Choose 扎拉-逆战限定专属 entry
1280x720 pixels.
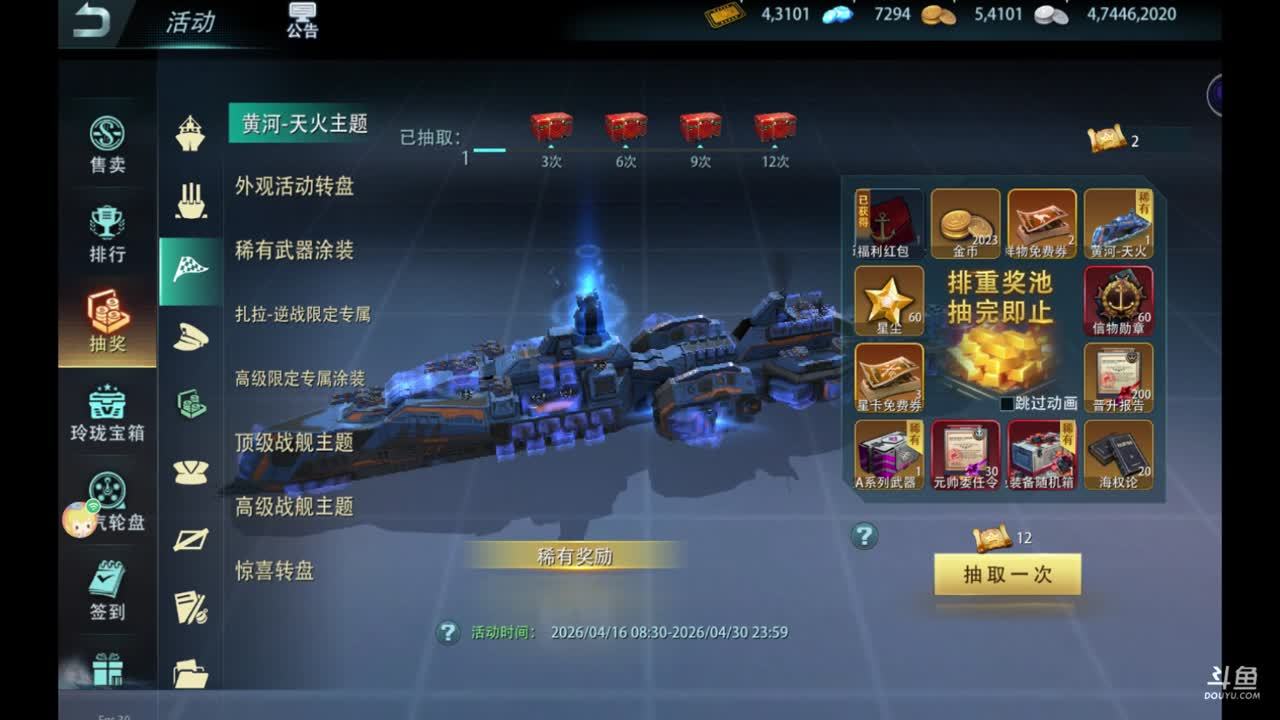(x=302, y=314)
